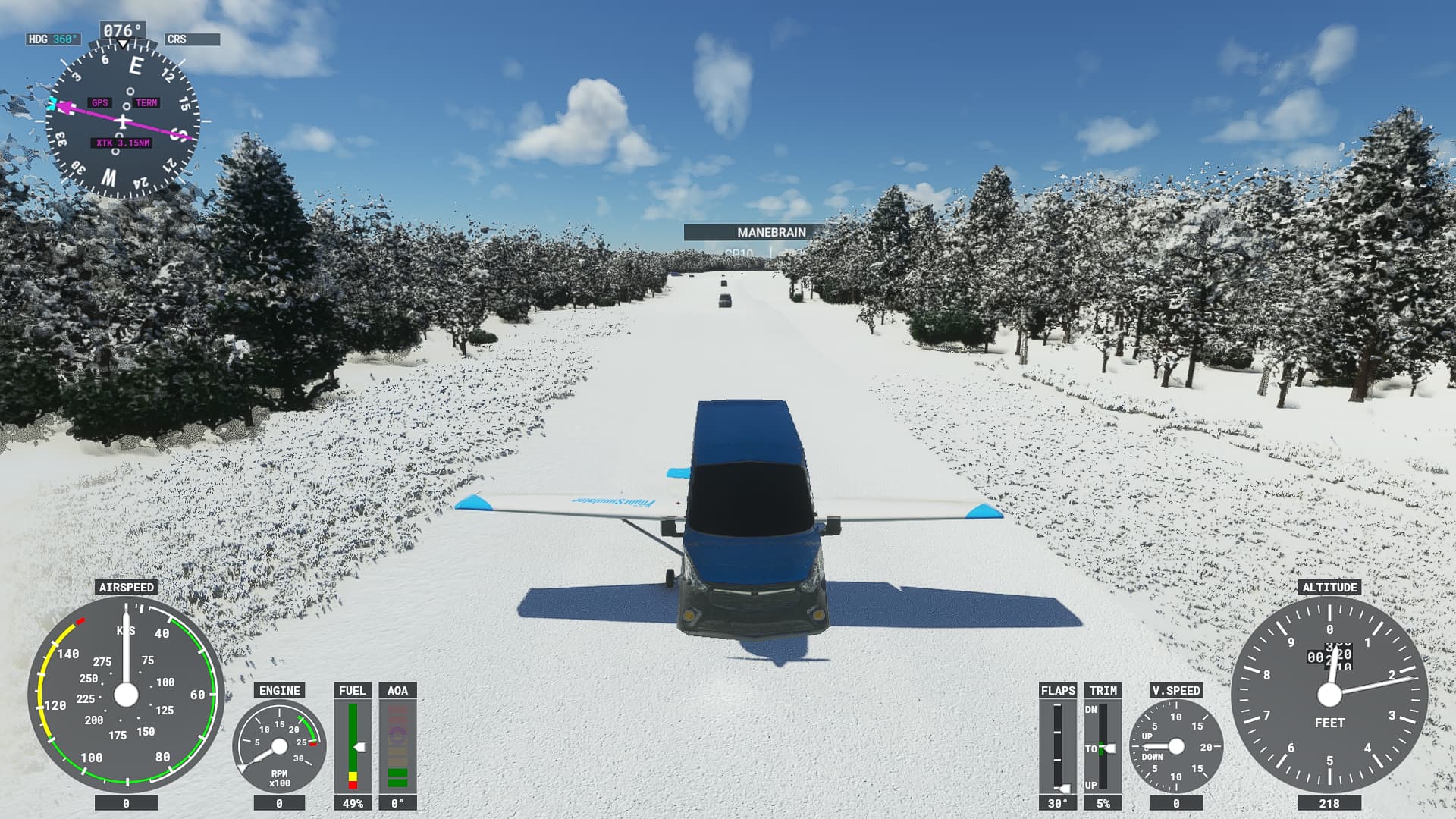This screenshot has width=1456, height=819.
Task: Click the XTK 3.15NM cross-track readout
Action: [124, 141]
